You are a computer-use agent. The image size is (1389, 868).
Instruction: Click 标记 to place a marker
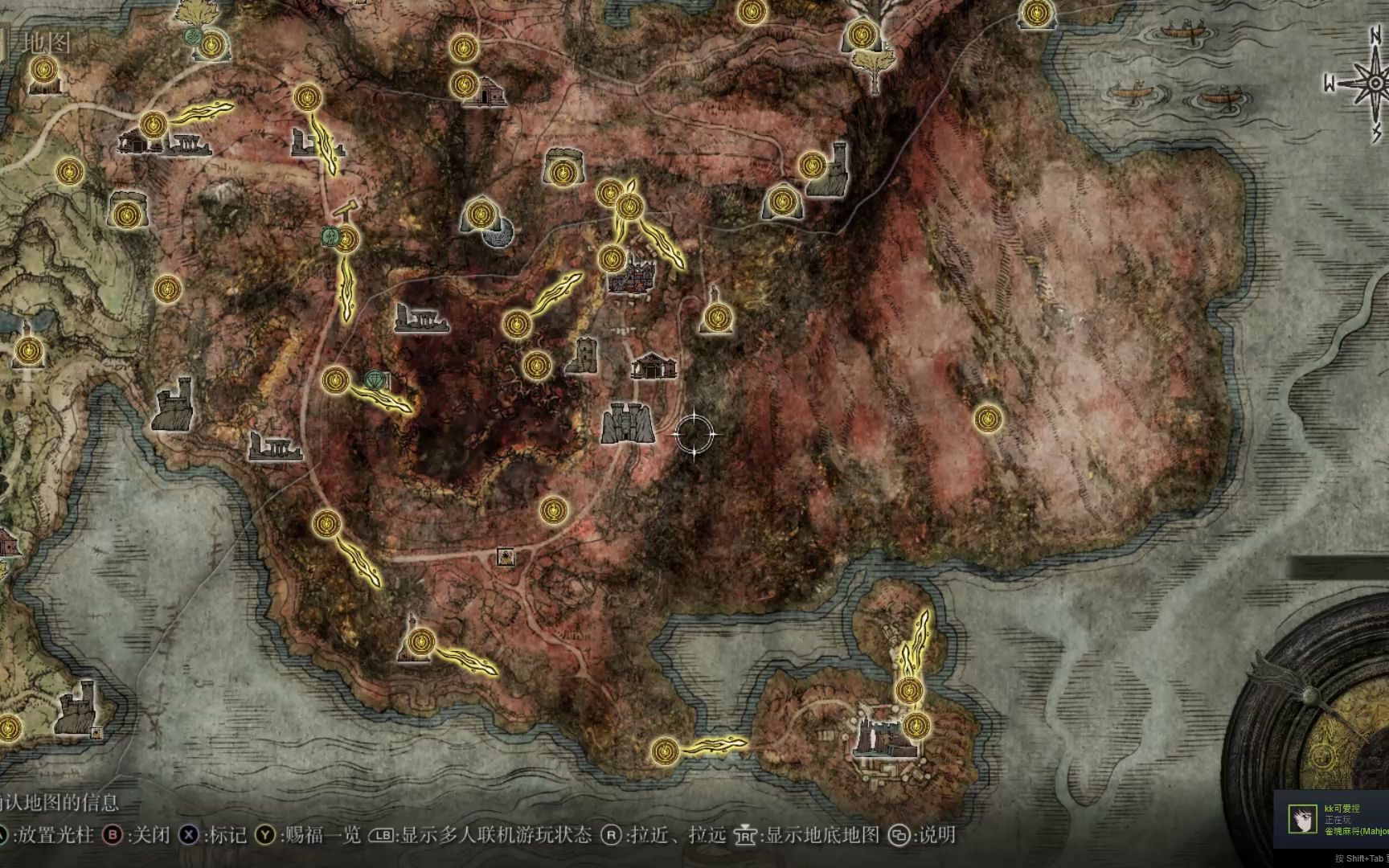click(x=227, y=836)
